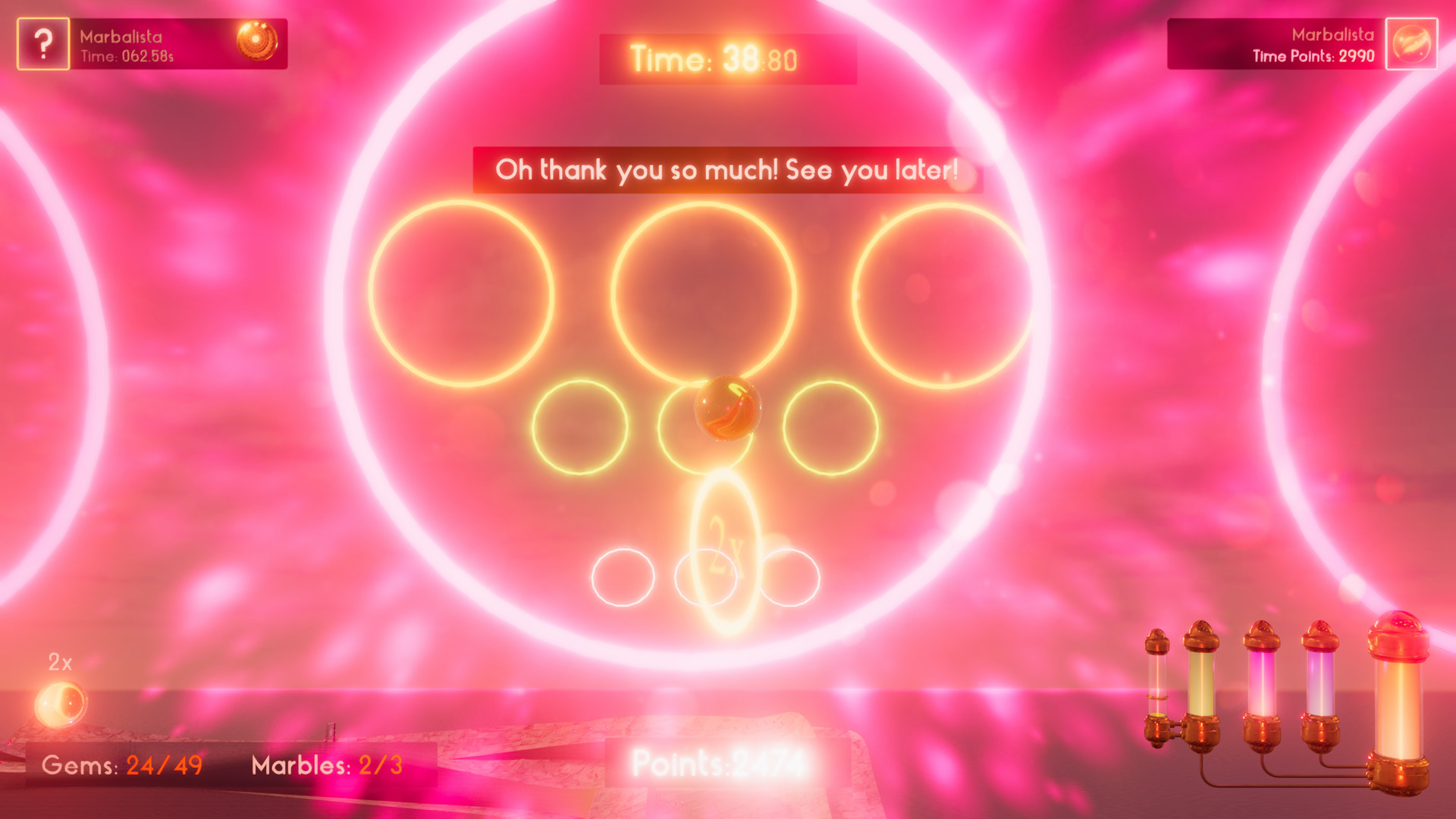Image resolution: width=1456 pixels, height=819 pixels.
Task: Select the leftmost white target ring
Action: (x=624, y=578)
